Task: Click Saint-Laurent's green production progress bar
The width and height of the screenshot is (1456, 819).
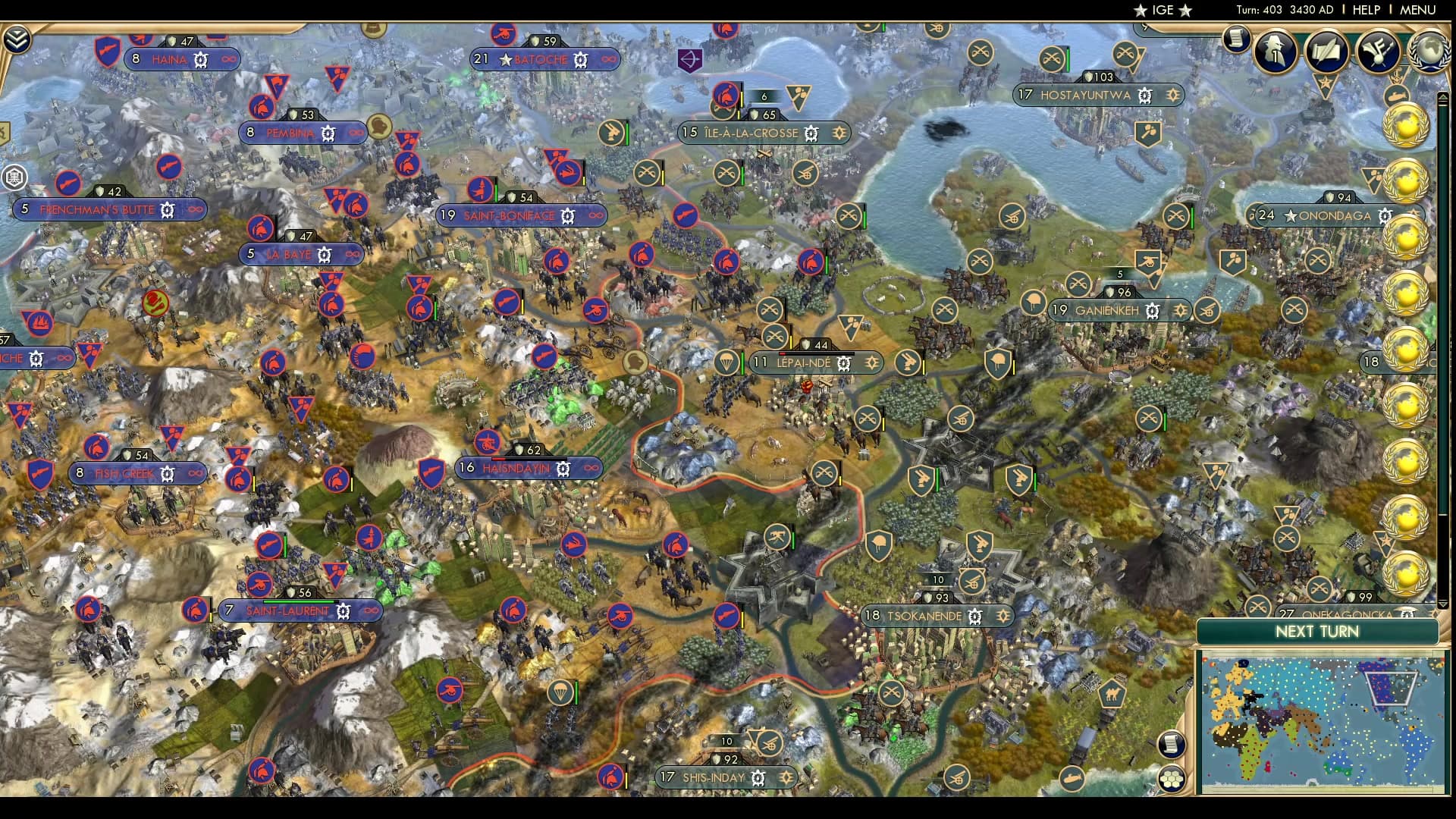Action: pyautogui.click(x=297, y=601)
